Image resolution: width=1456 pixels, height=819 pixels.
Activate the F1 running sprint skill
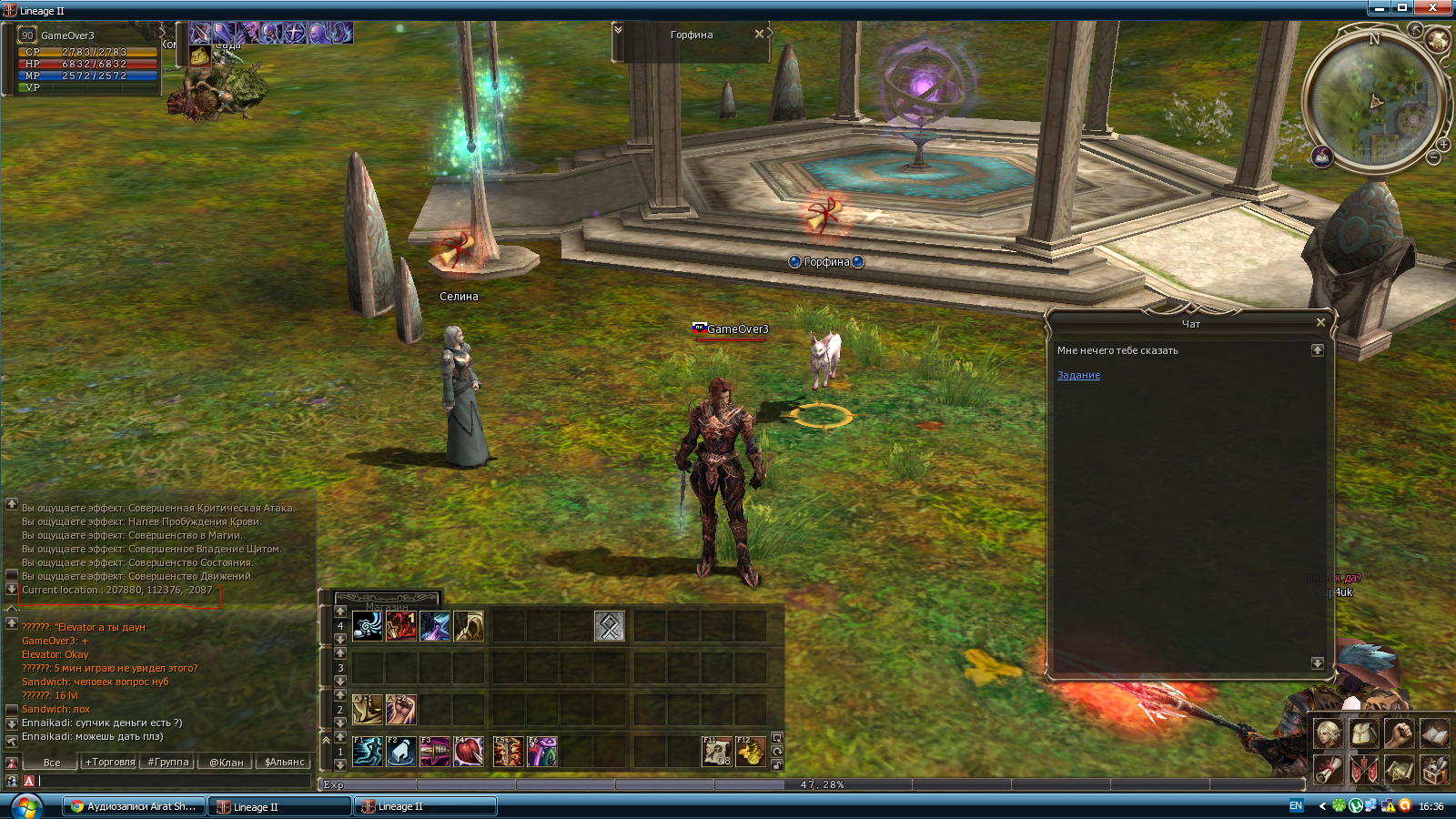pos(368,752)
